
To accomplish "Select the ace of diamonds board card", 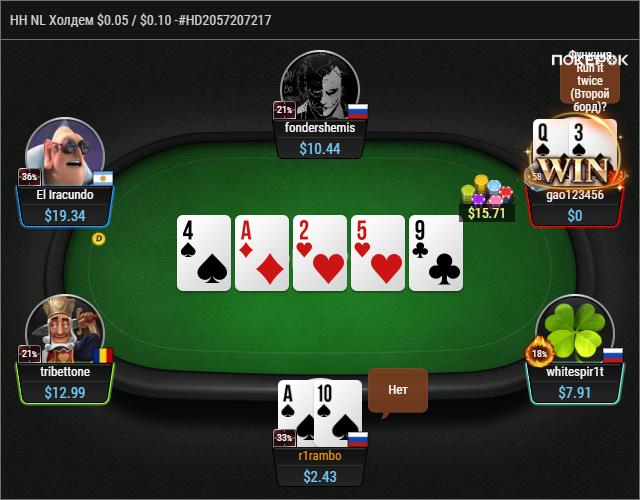I will 262,253.
